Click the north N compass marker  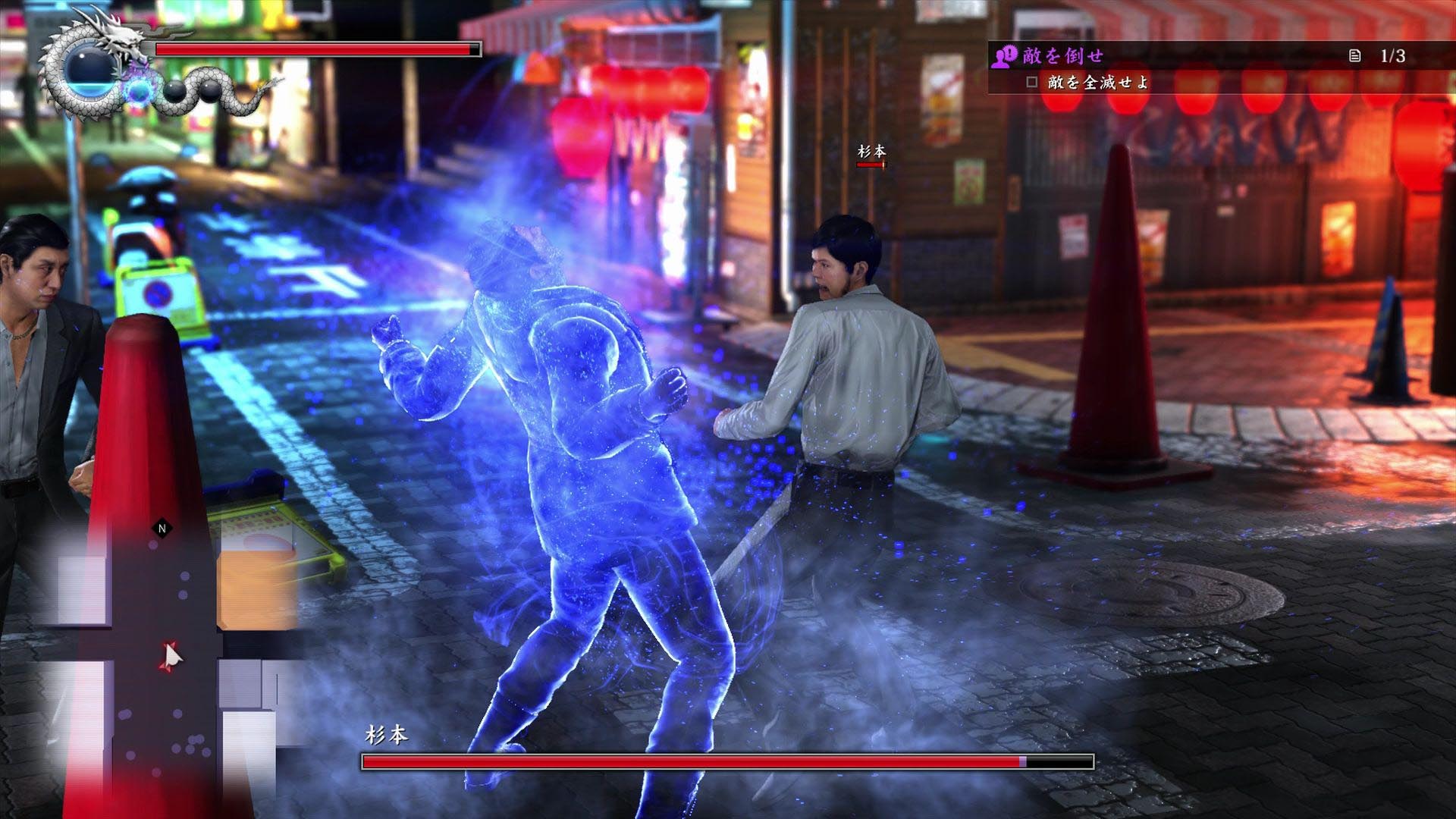[x=162, y=529]
